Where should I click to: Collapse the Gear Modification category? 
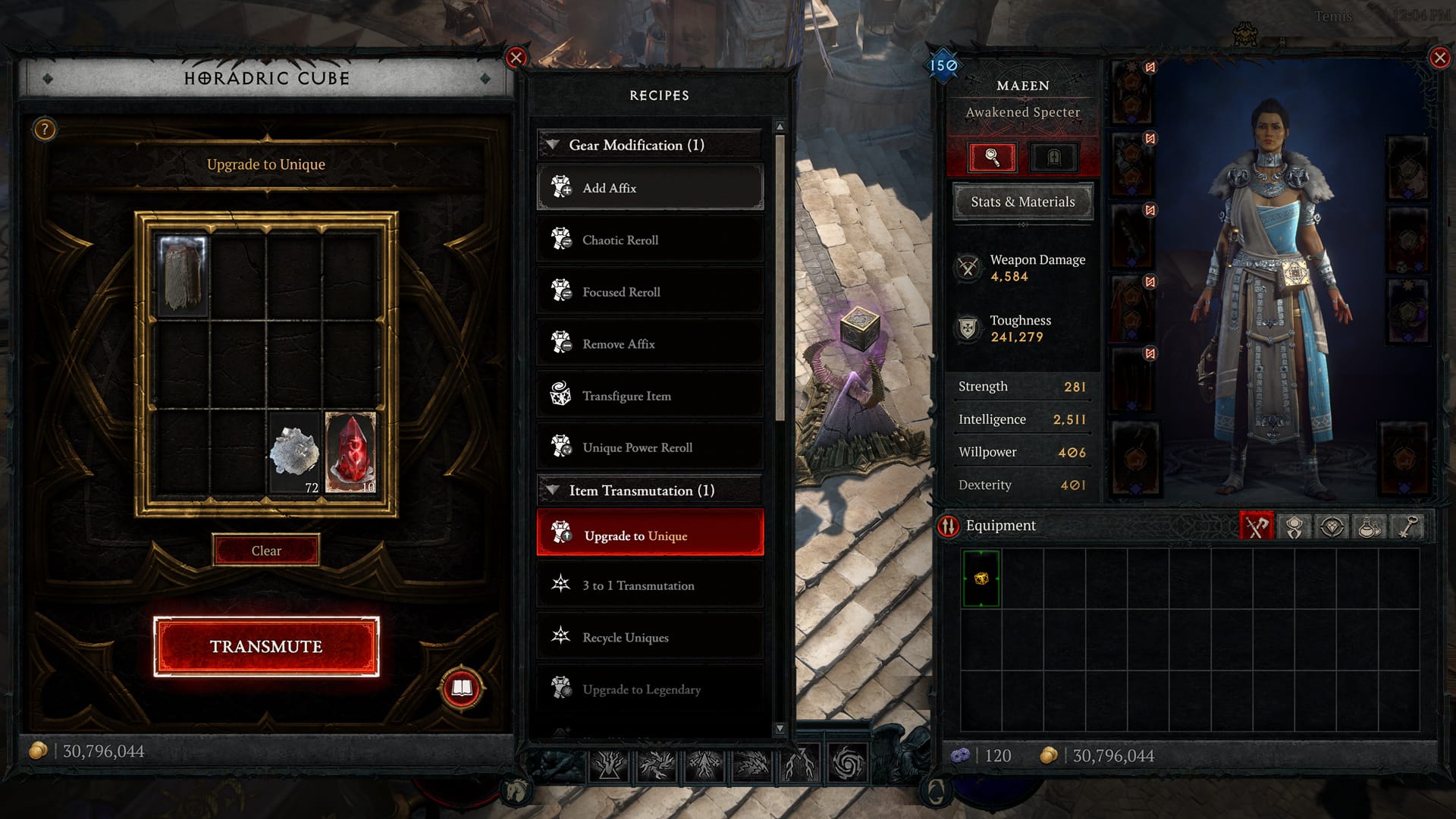554,145
